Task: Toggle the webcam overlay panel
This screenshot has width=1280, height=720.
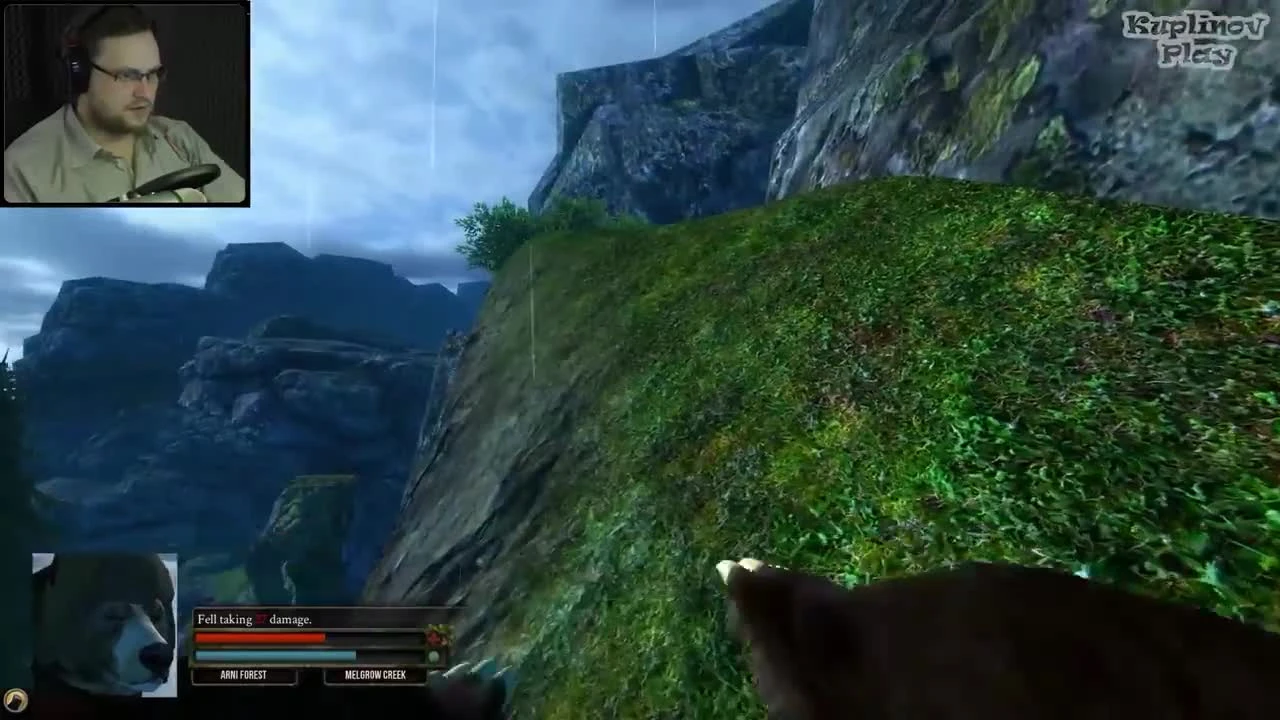Action: coord(125,100)
